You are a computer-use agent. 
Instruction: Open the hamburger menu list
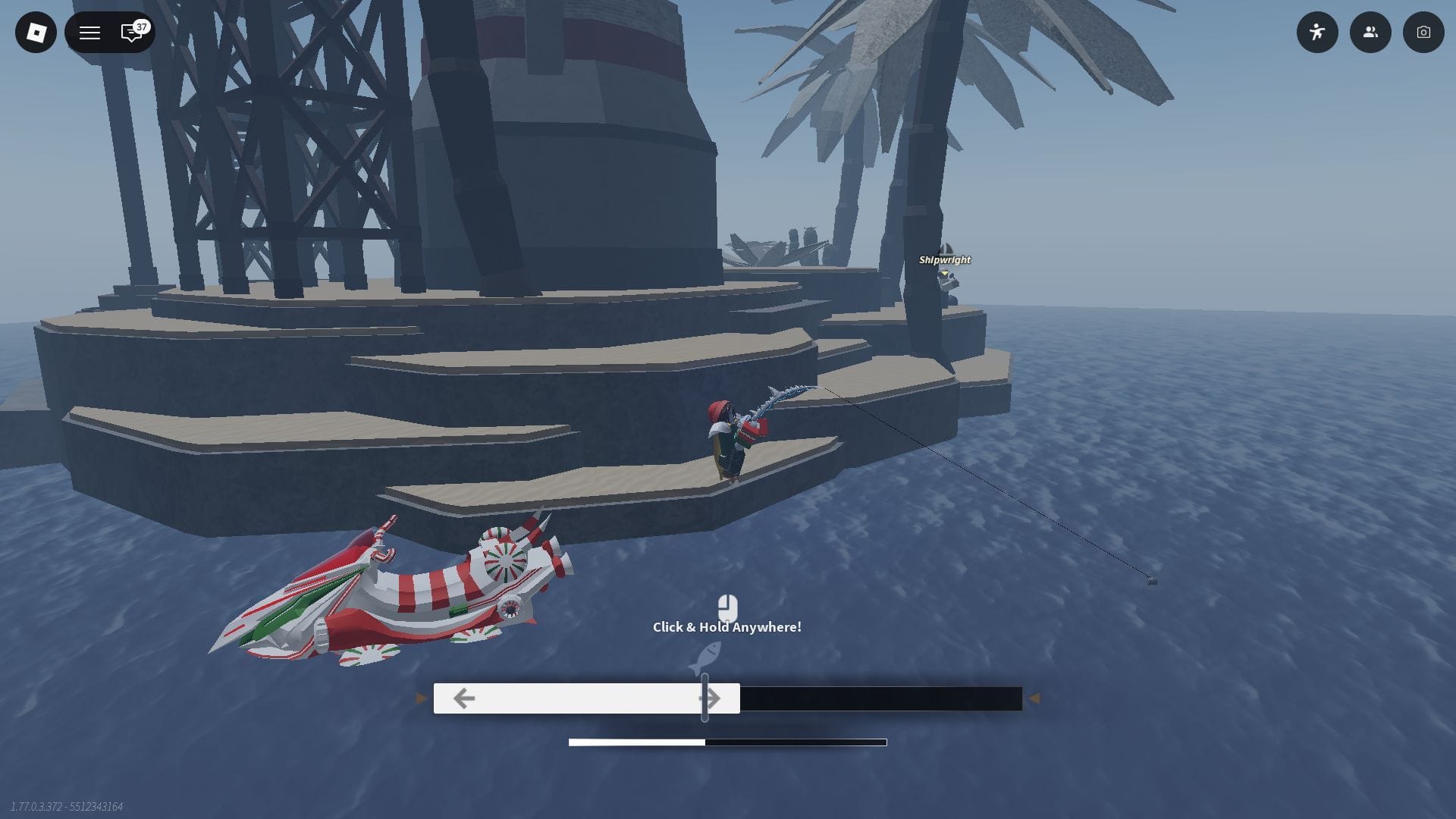(x=89, y=33)
